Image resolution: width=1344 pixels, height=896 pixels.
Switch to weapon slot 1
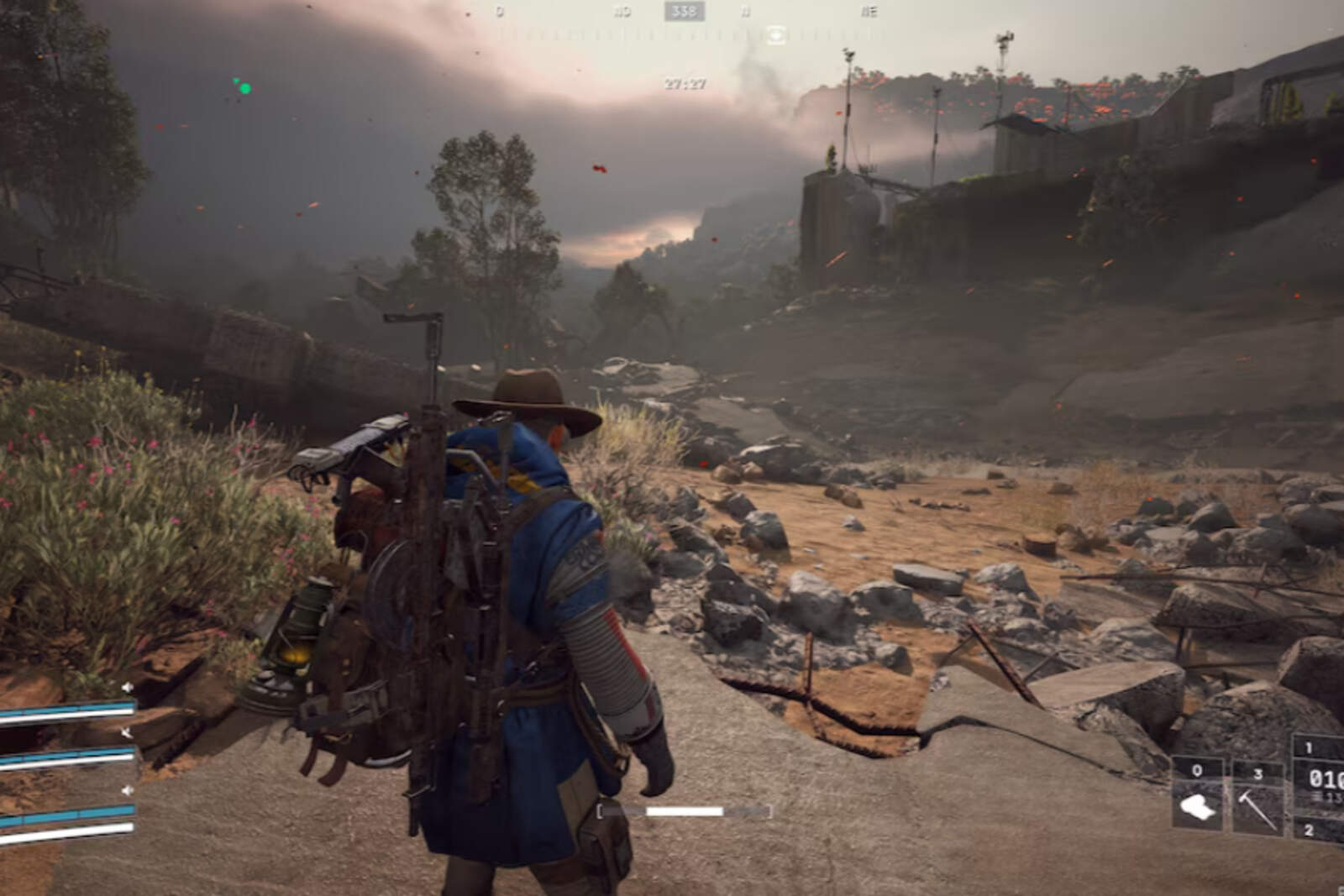point(1309,747)
